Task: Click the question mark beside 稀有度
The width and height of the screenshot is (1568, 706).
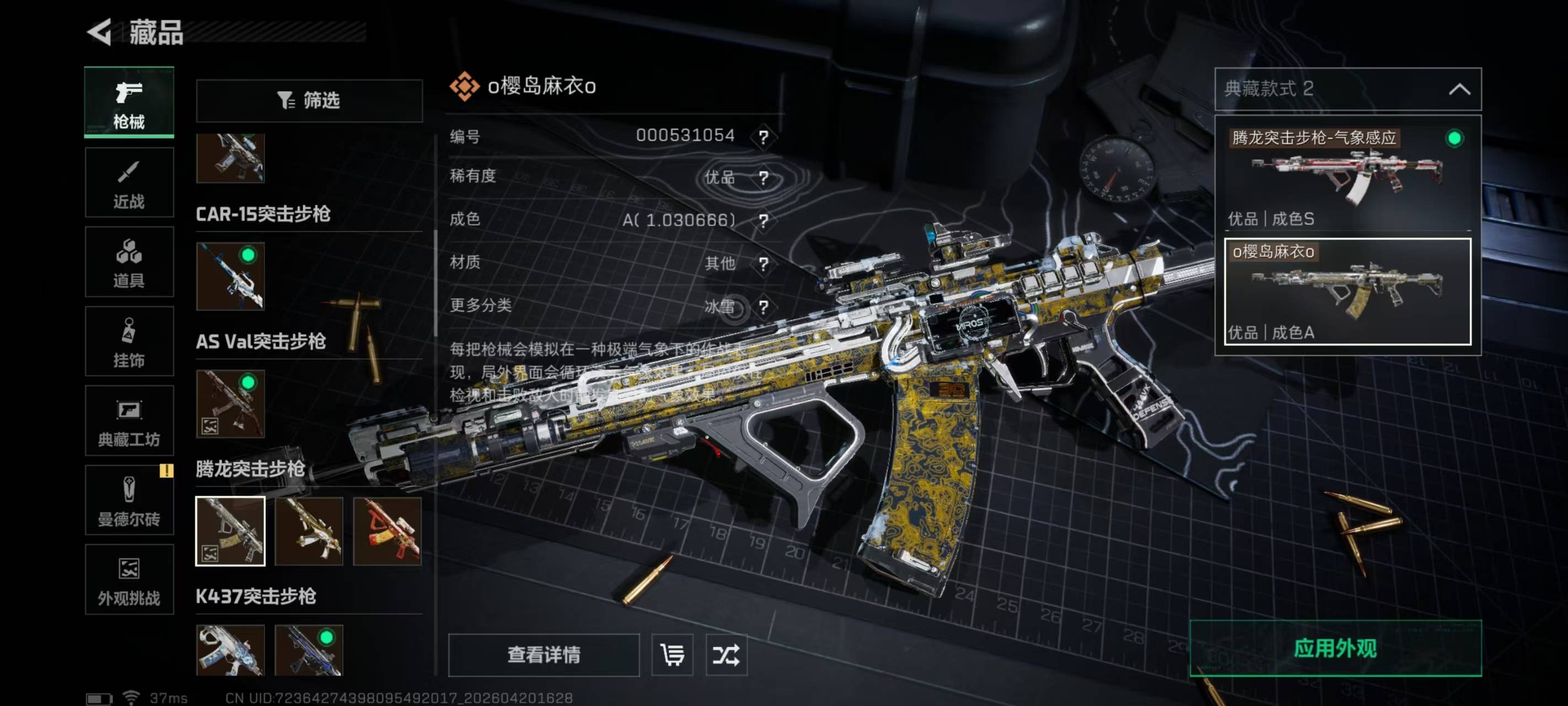Action: [763, 178]
